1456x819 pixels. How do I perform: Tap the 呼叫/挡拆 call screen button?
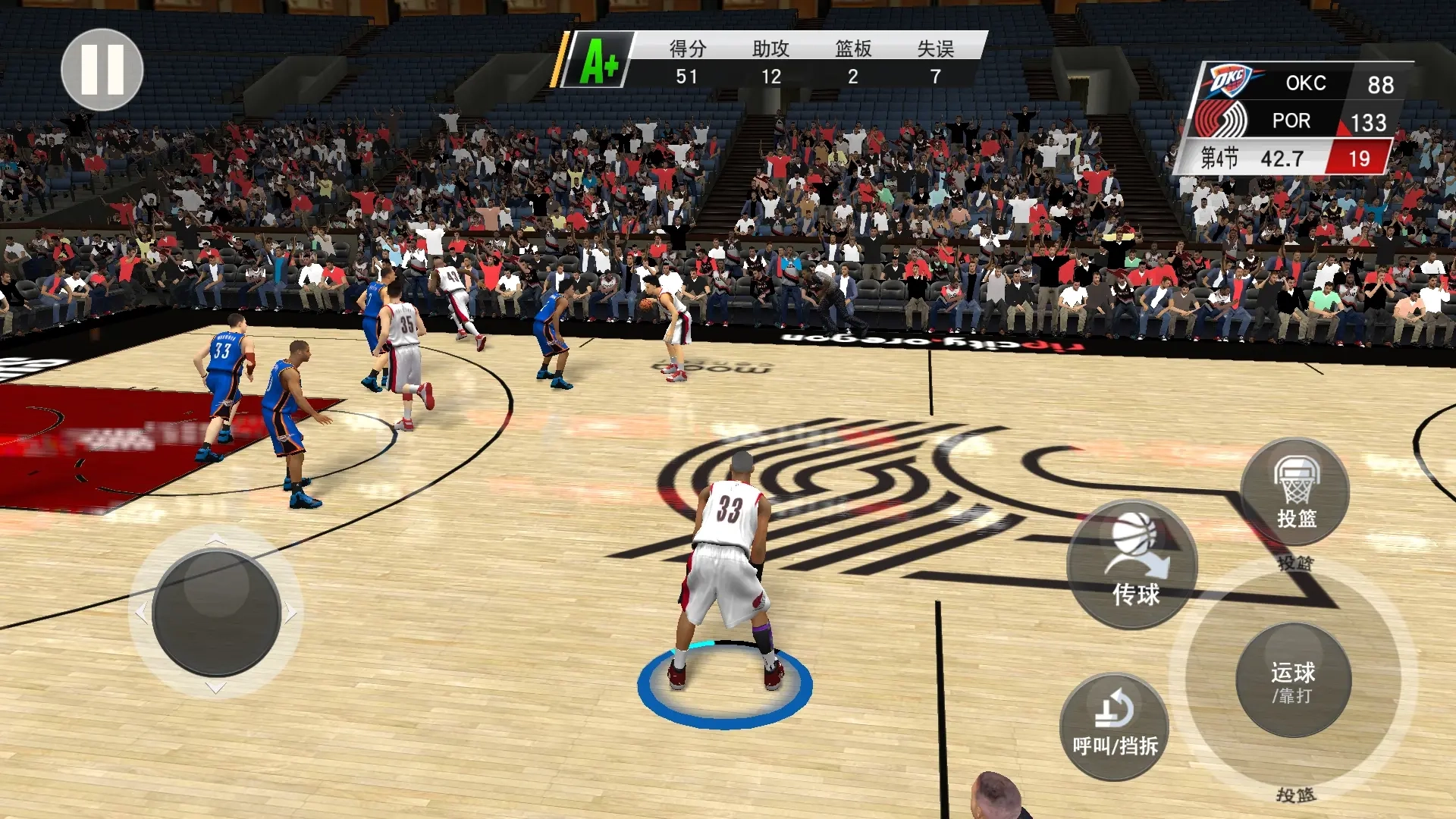1114,726
